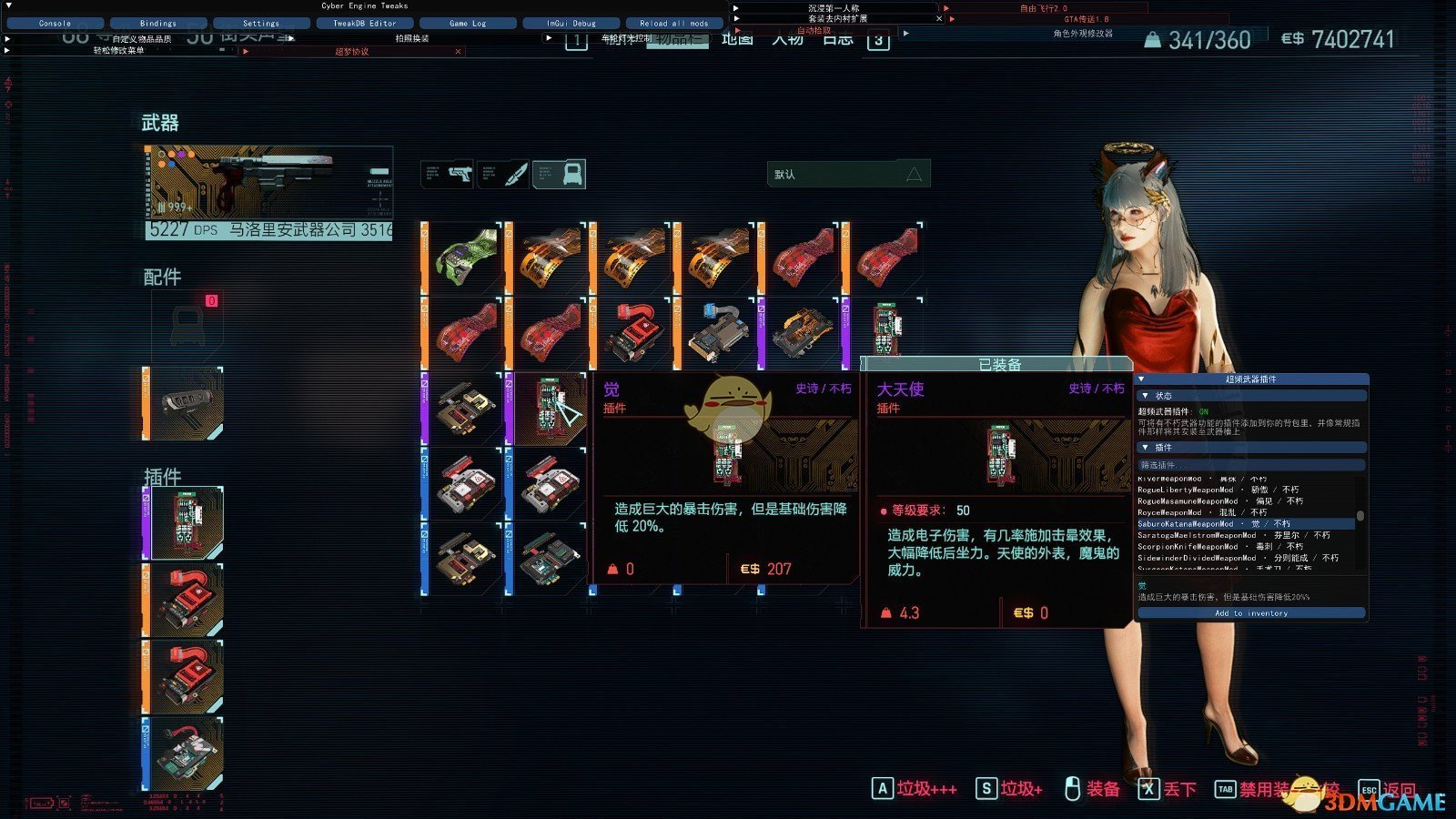Select the equipped silencer attachment slot
The image size is (1456, 819).
186,403
